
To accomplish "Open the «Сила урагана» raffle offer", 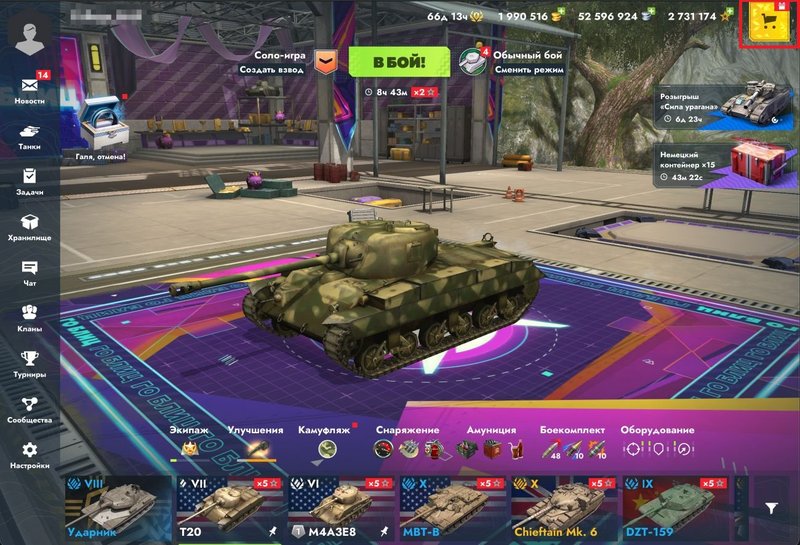I will pyautogui.click(x=718, y=106).
